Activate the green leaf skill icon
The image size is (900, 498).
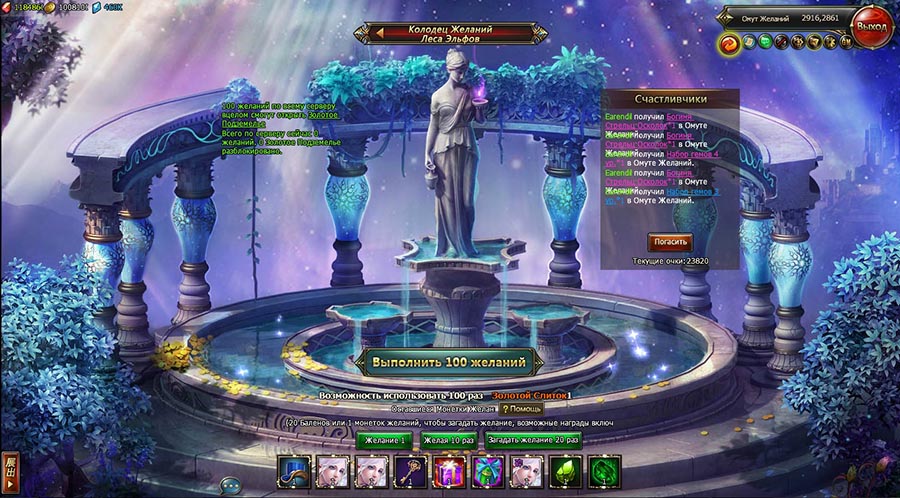(566, 471)
